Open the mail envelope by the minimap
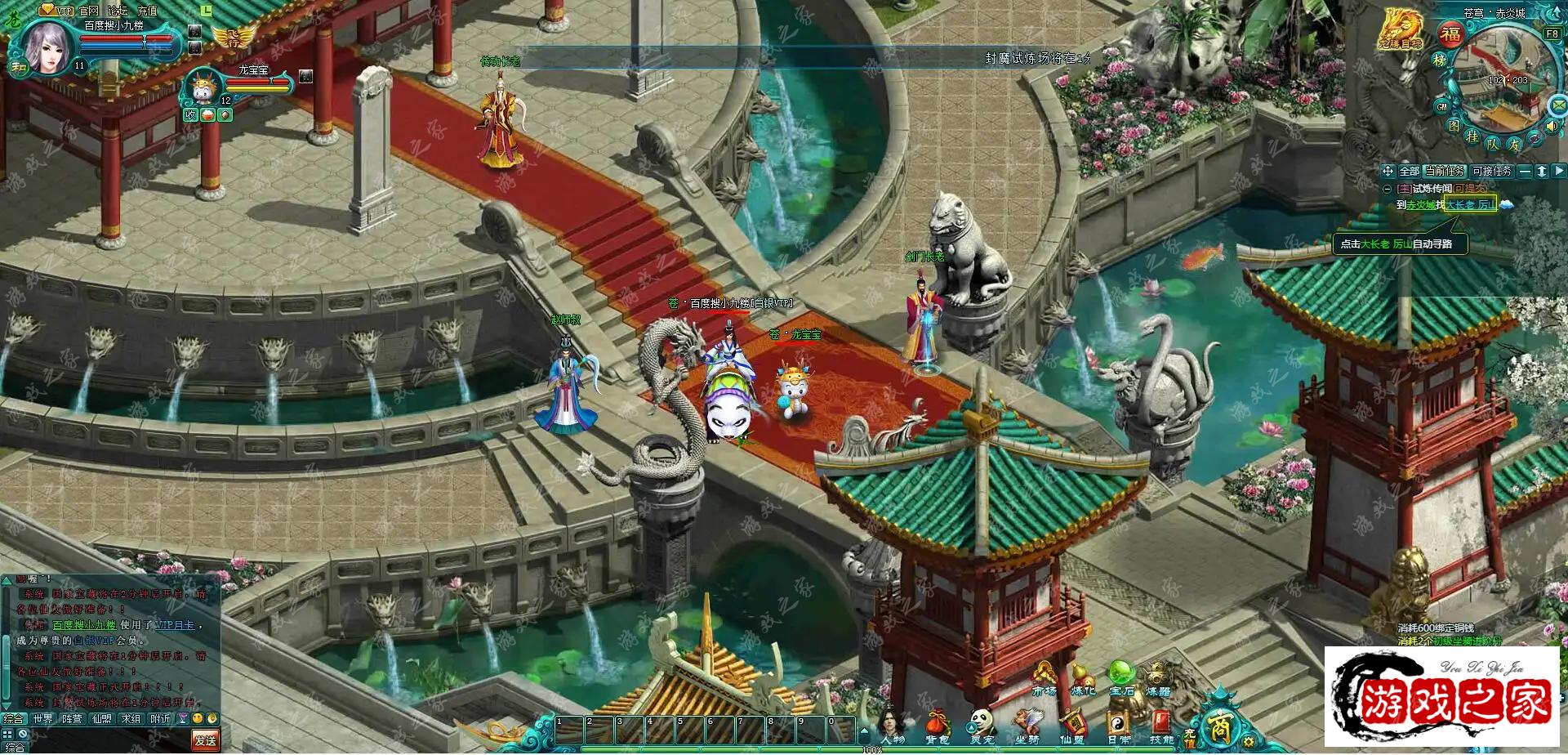 [1559, 105]
